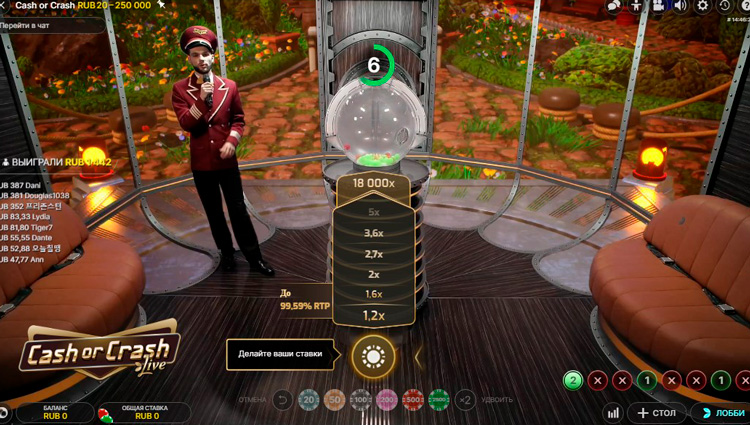Toggle the sound speaker icon
Screen dimensions: 750x425
(680, 6)
